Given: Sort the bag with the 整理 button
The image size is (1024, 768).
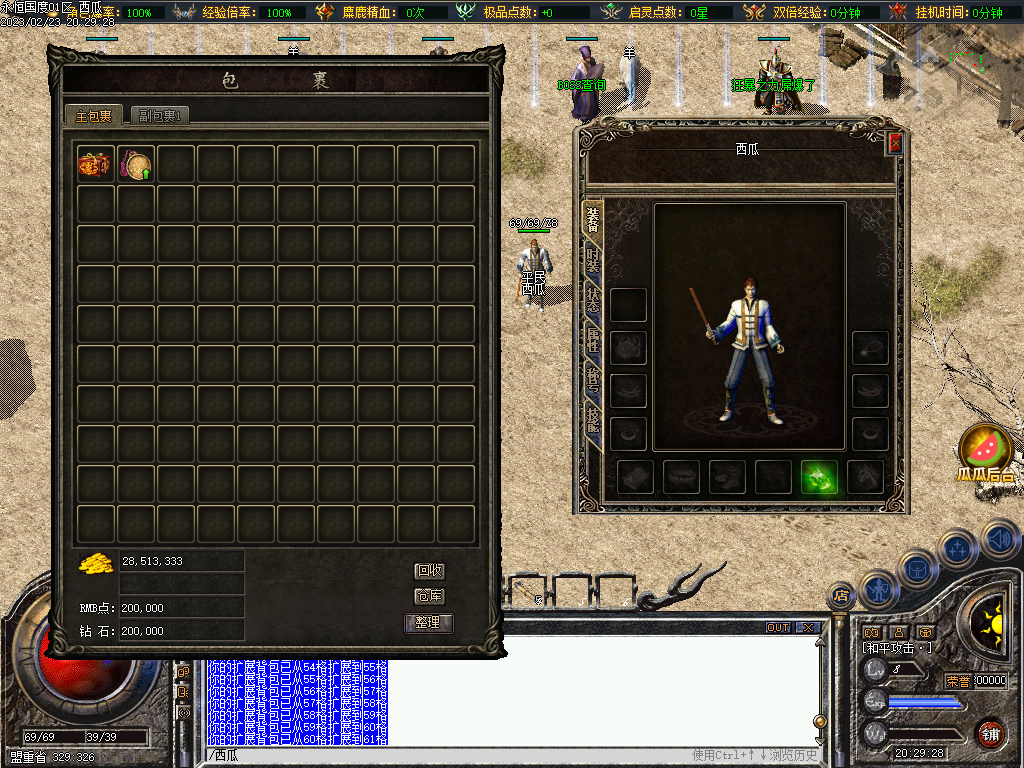Looking at the screenshot, I should (x=429, y=623).
